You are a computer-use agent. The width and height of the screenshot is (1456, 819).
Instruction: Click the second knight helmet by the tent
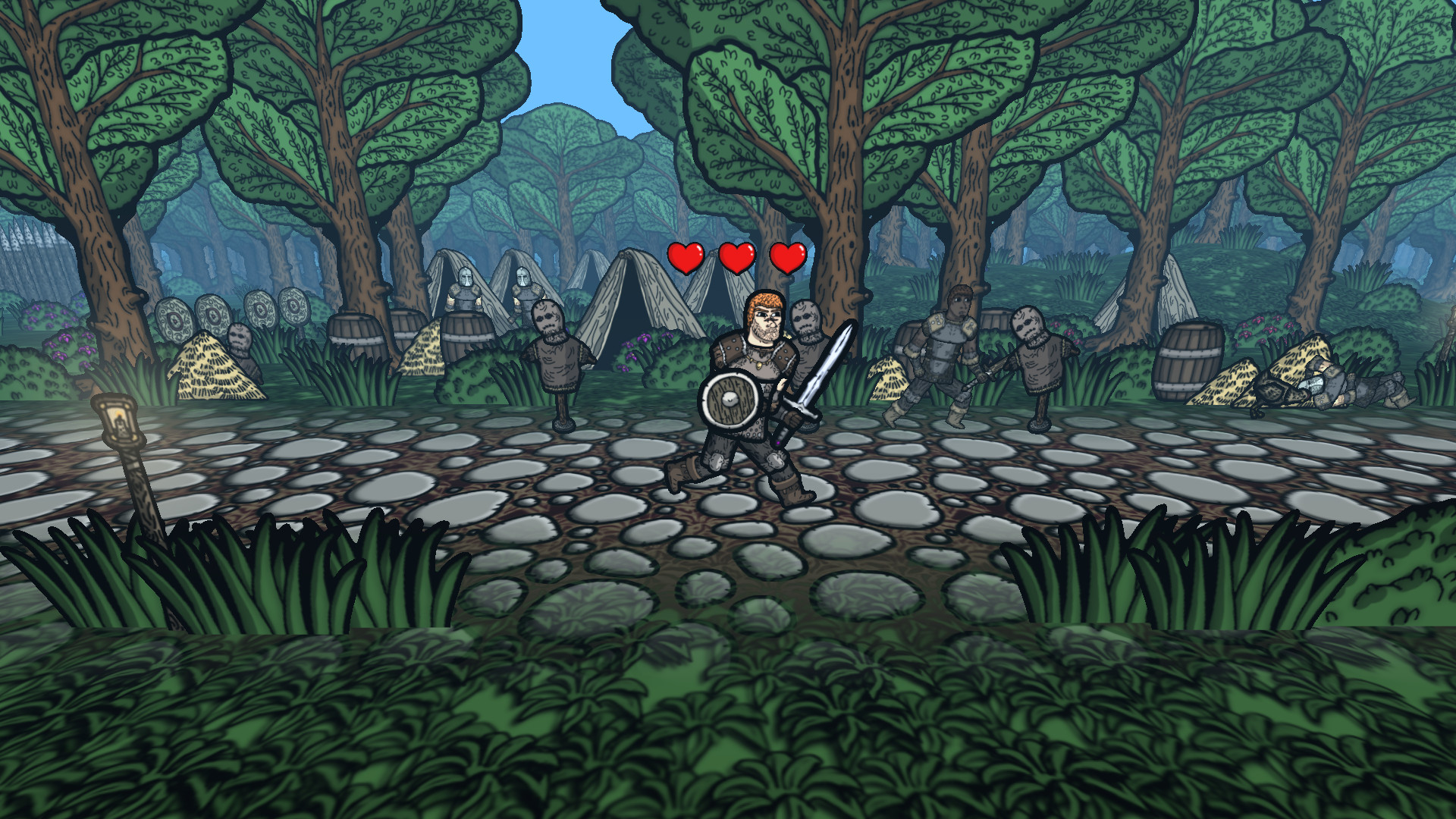click(x=525, y=277)
